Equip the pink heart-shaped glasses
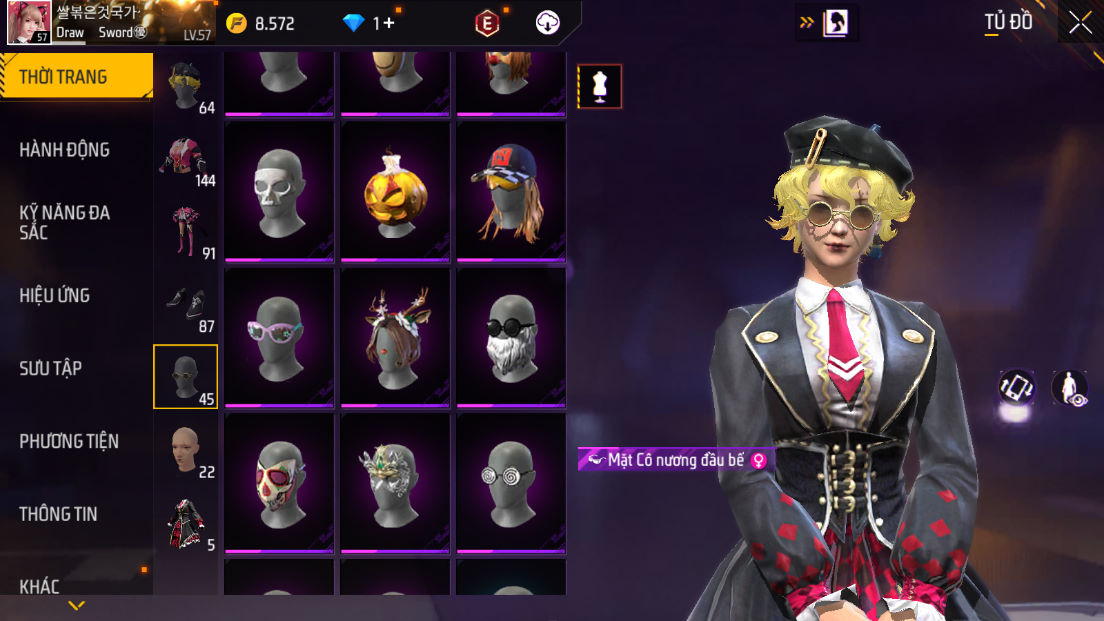The width and height of the screenshot is (1104, 621). pyautogui.click(x=279, y=337)
